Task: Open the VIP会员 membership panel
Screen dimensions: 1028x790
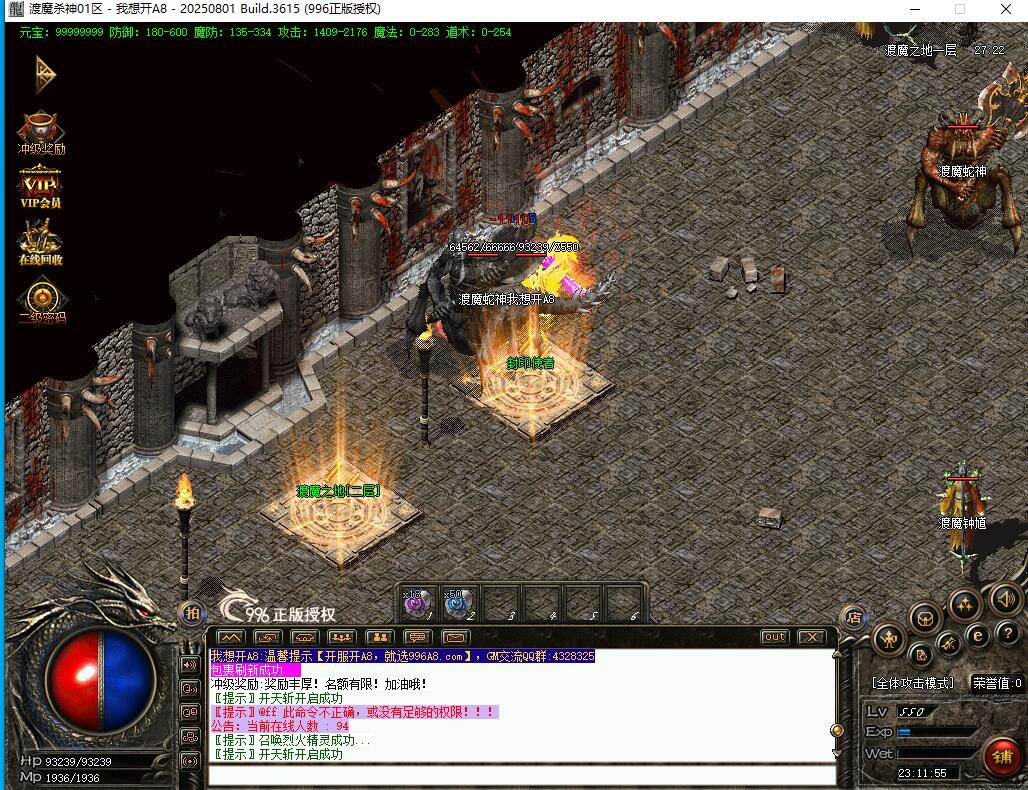Action: click(x=41, y=186)
